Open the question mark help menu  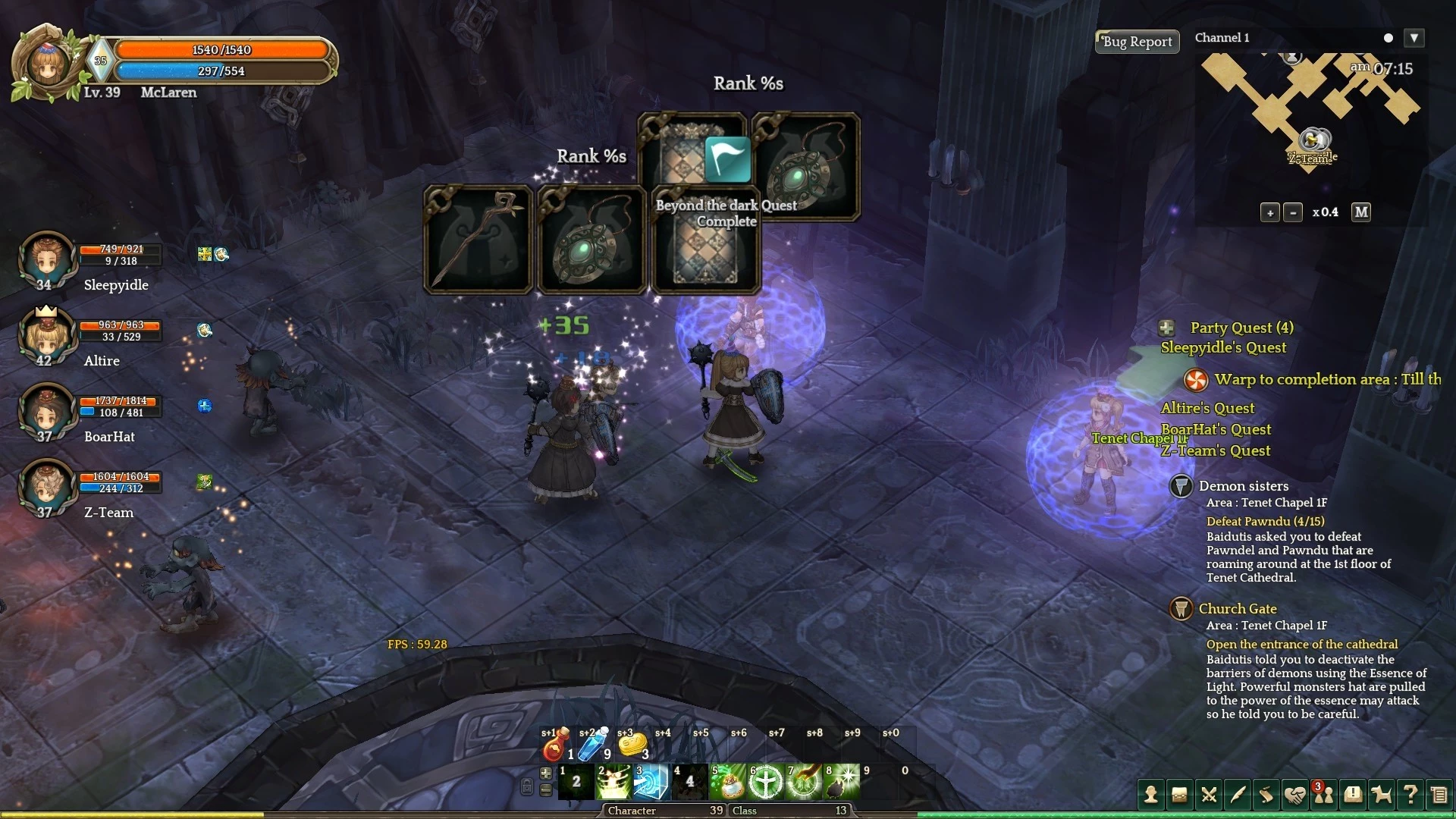pyautogui.click(x=1410, y=795)
